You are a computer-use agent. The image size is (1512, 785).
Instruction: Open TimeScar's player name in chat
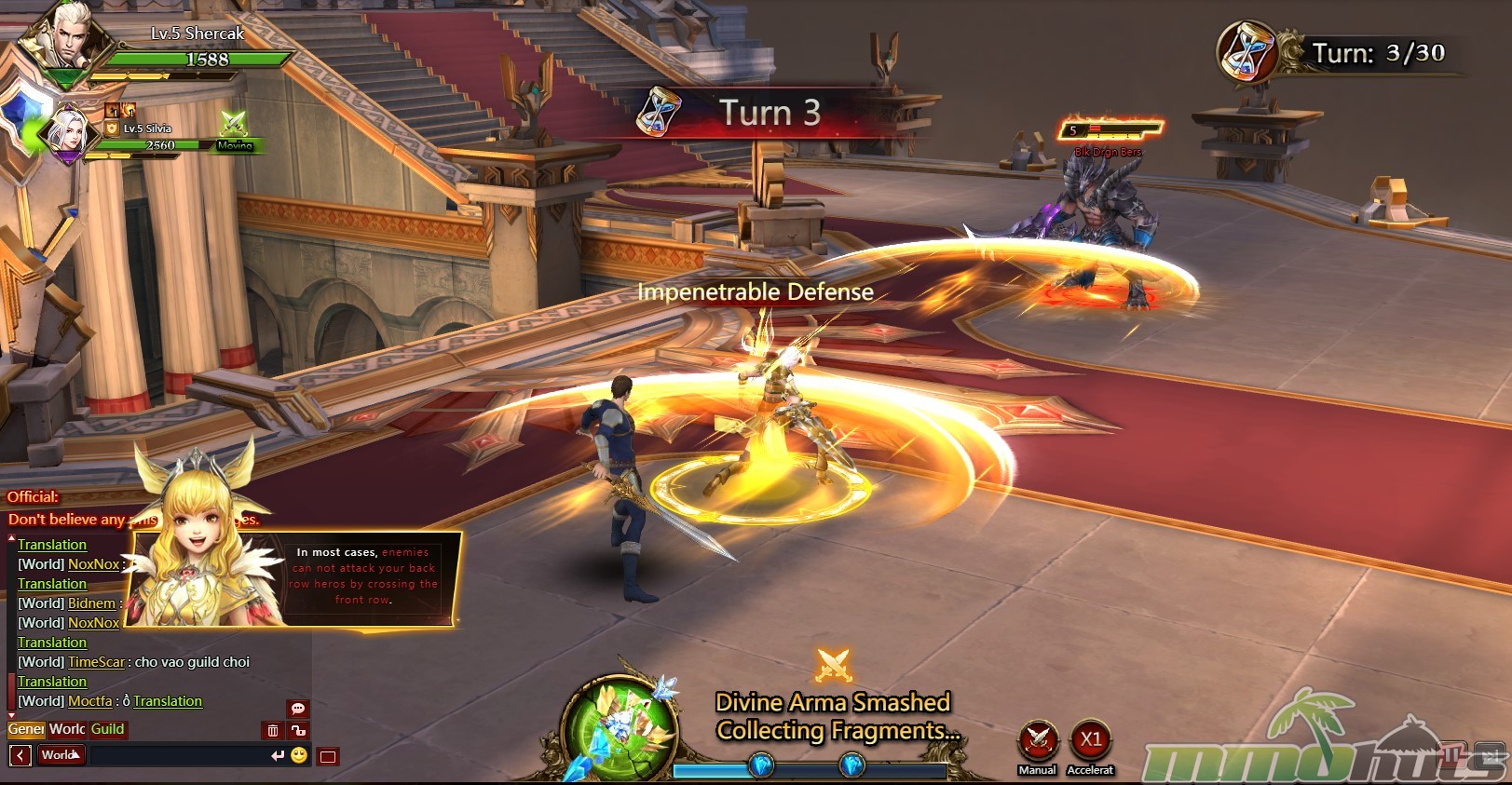[96, 662]
